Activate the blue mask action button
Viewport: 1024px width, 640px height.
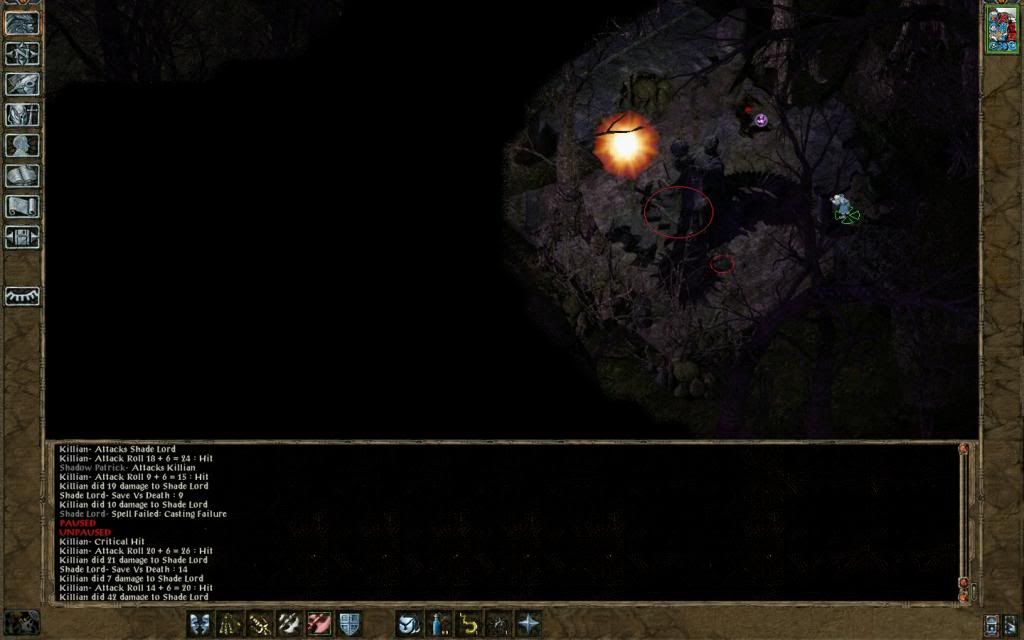click(200, 624)
